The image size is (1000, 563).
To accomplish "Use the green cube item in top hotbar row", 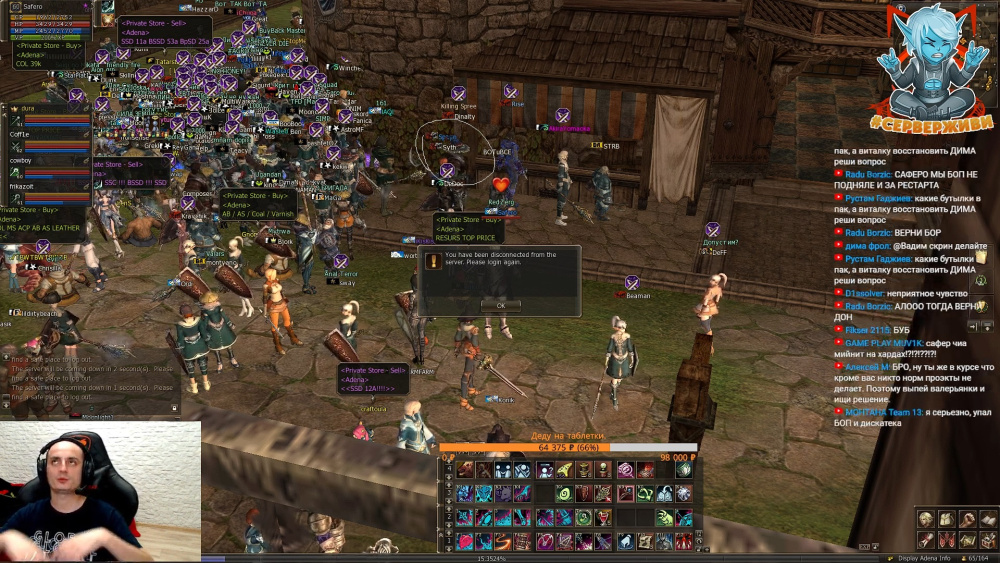I will pyautogui.click(x=684, y=470).
